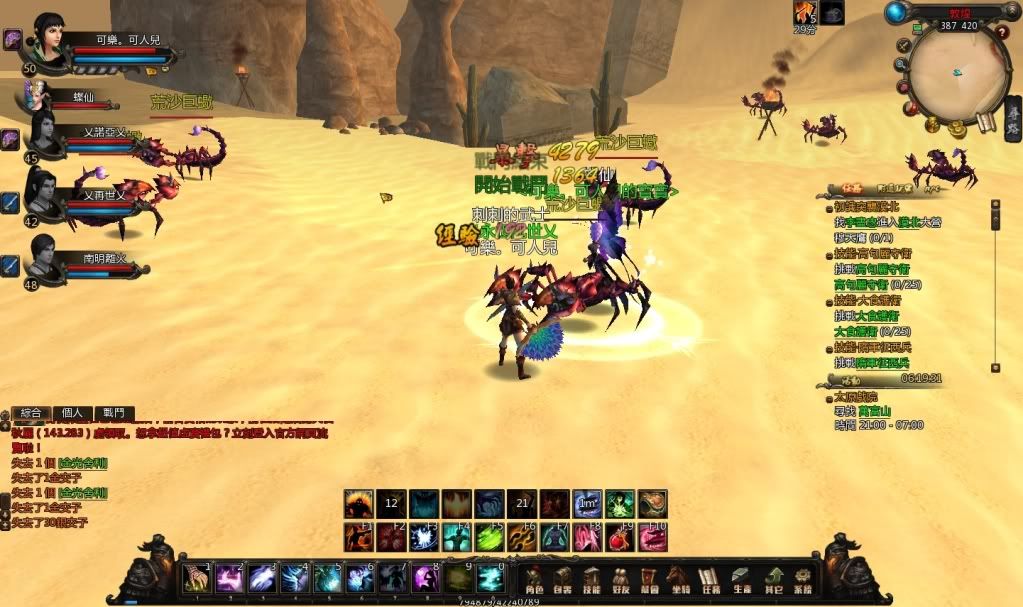Open the 技能 skills menu
The image size is (1023, 607).
point(592,579)
